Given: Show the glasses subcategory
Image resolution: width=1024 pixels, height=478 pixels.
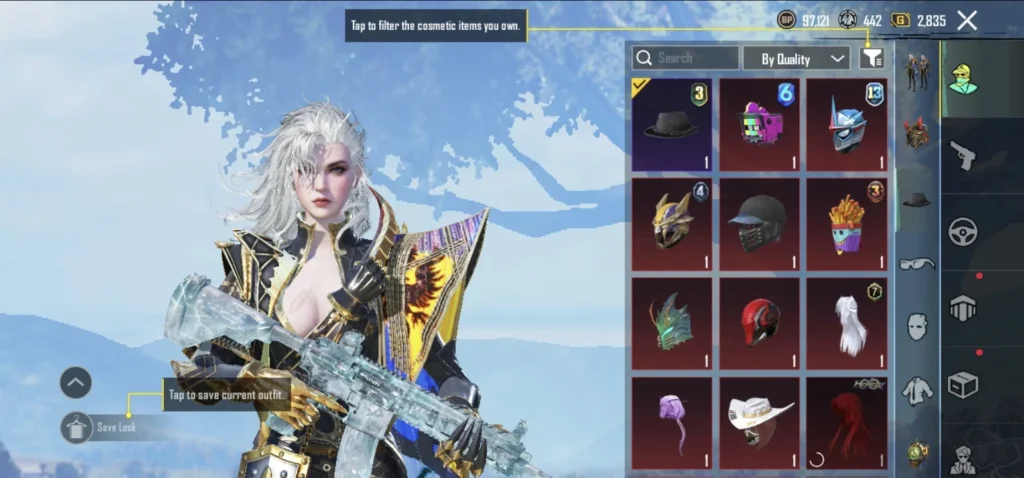Looking at the screenshot, I should (917, 264).
